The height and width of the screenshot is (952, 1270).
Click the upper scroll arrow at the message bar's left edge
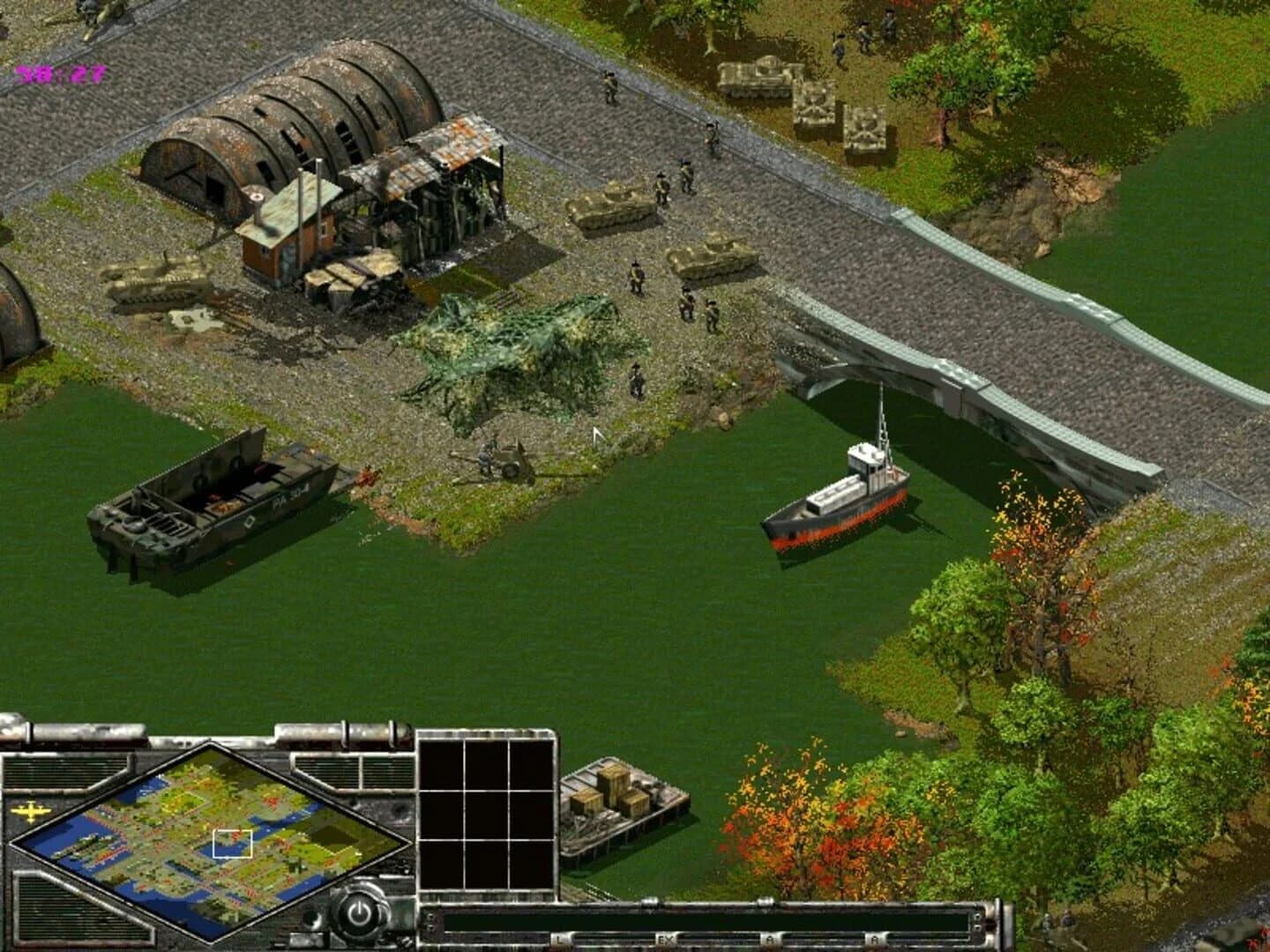point(430,916)
